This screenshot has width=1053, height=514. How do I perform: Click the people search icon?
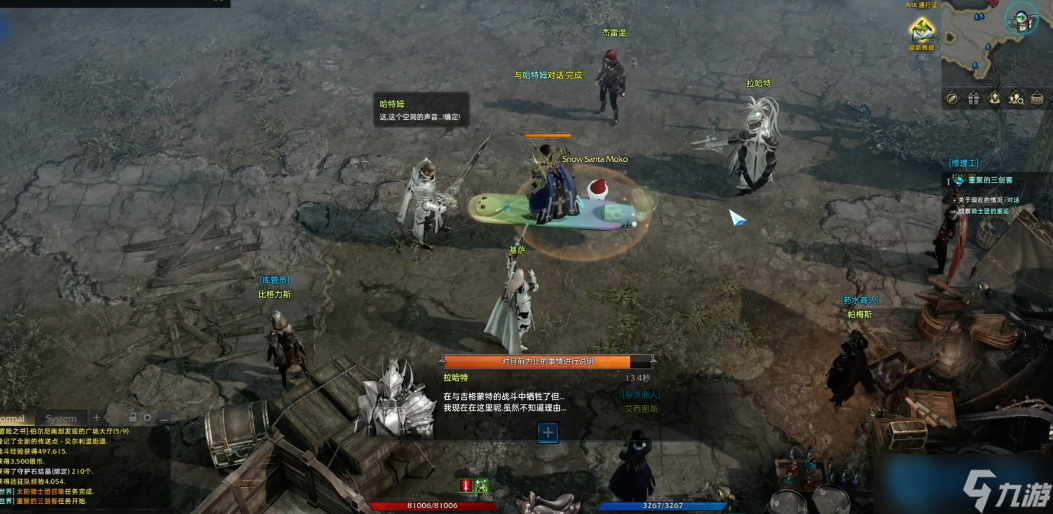point(1016,98)
